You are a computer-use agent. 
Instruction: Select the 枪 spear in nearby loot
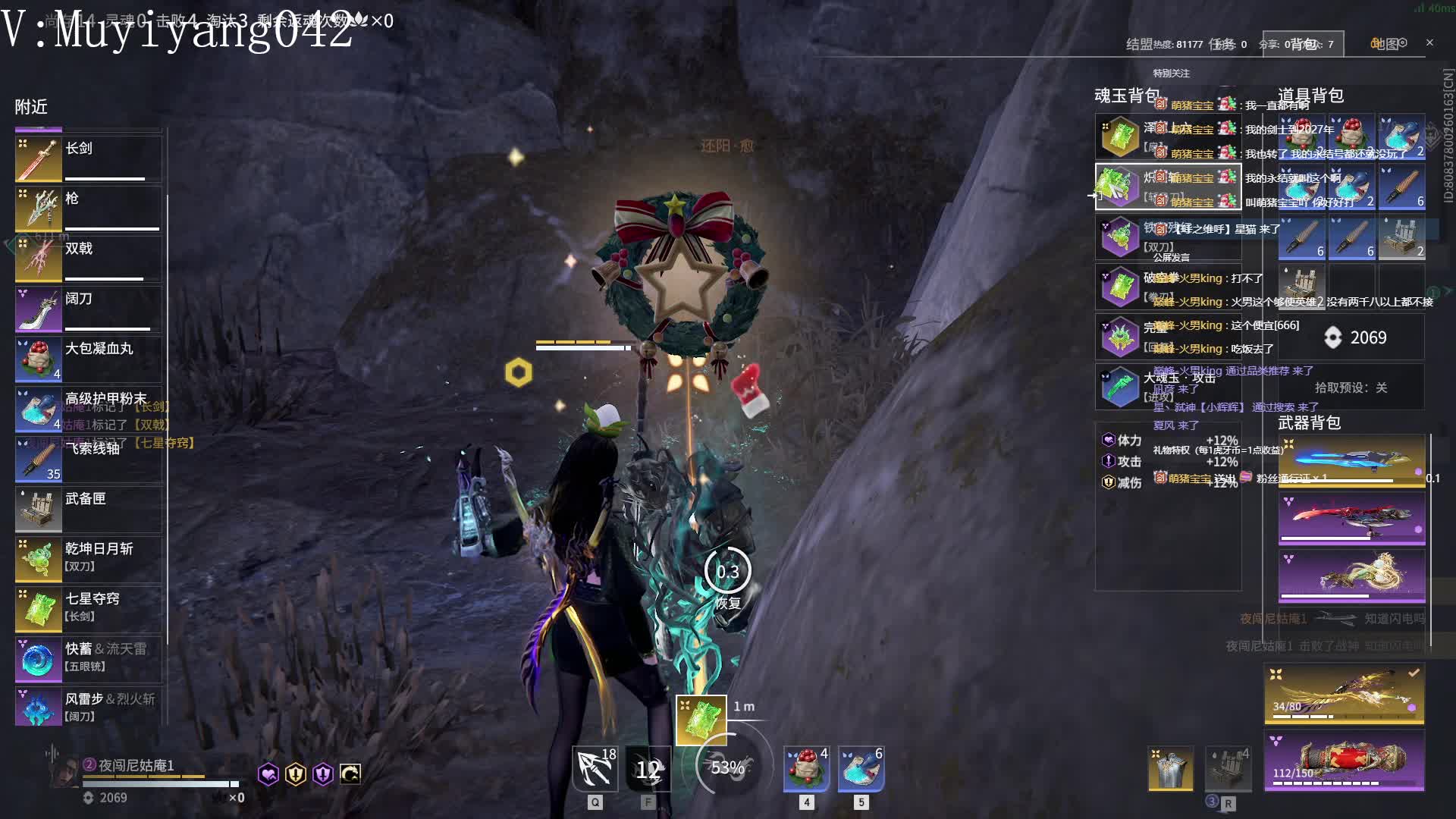[88, 209]
